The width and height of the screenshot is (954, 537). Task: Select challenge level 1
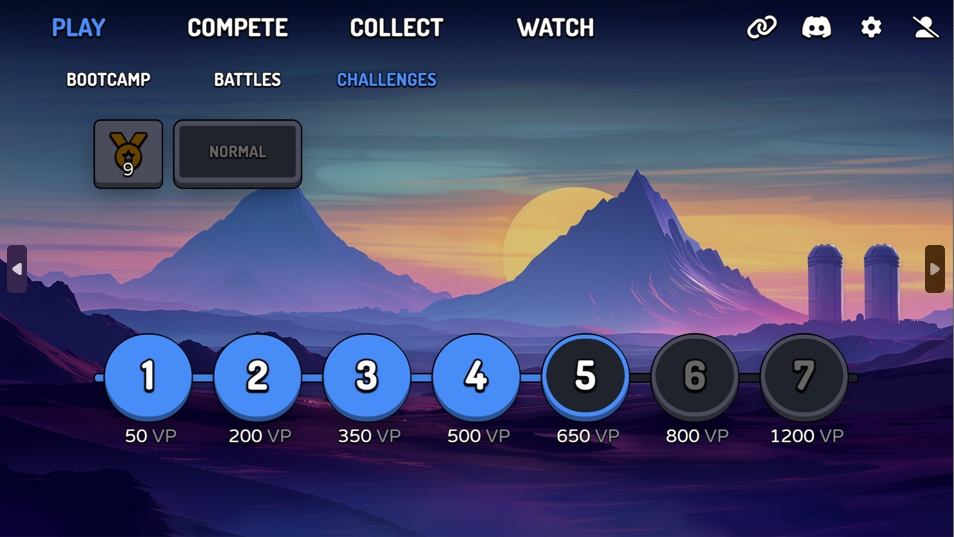[148, 376]
